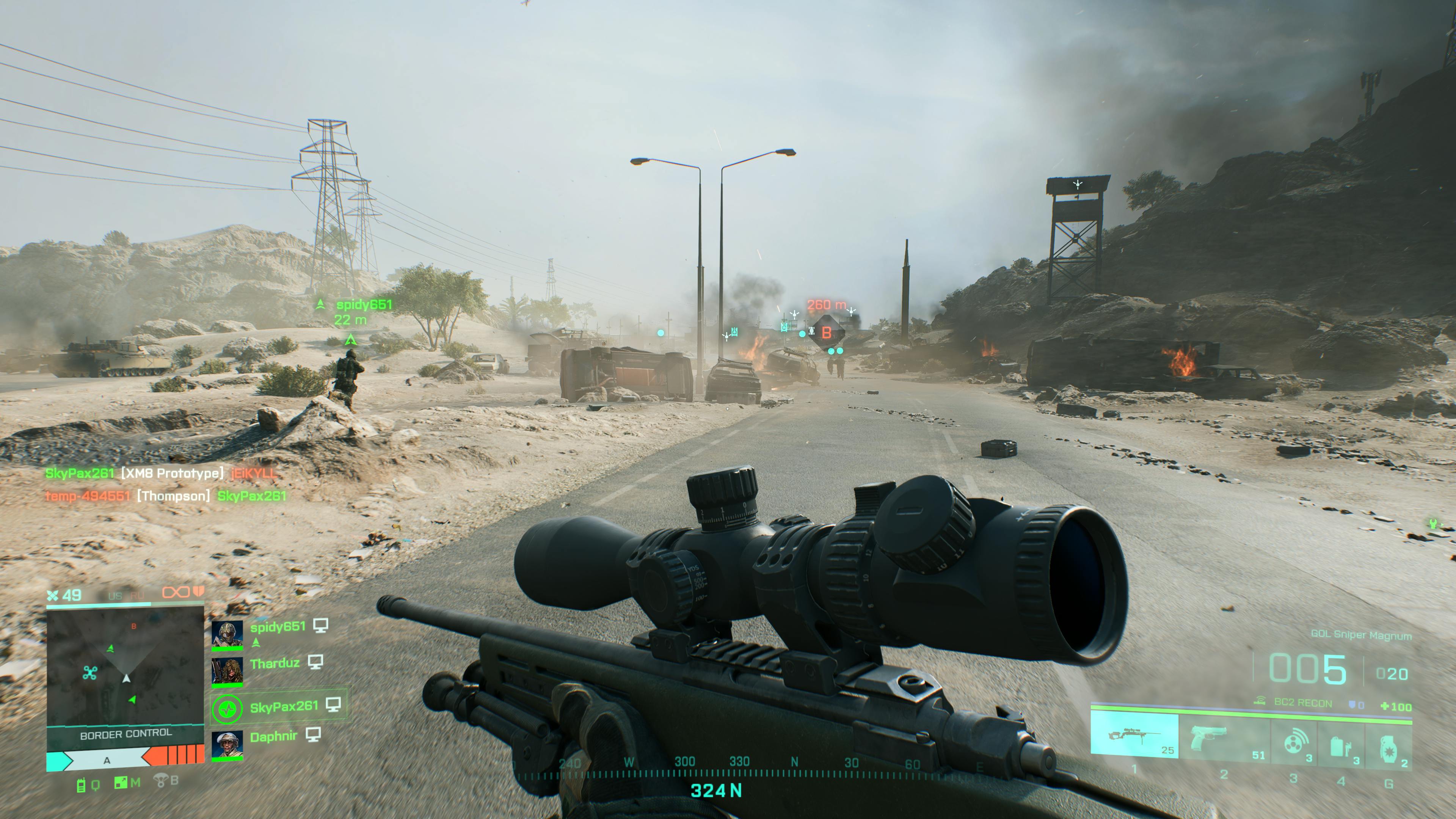Click the kill feed entry with XM8 Prototype
The image size is (1456, 819).
[161, 473]
